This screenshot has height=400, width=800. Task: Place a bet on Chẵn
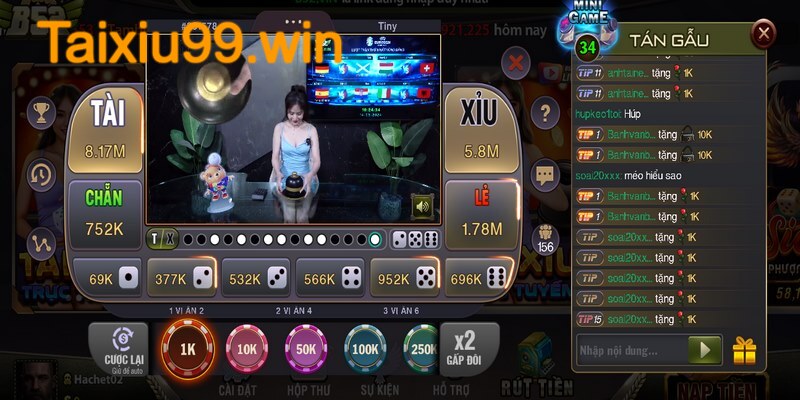tap(104, 213)
